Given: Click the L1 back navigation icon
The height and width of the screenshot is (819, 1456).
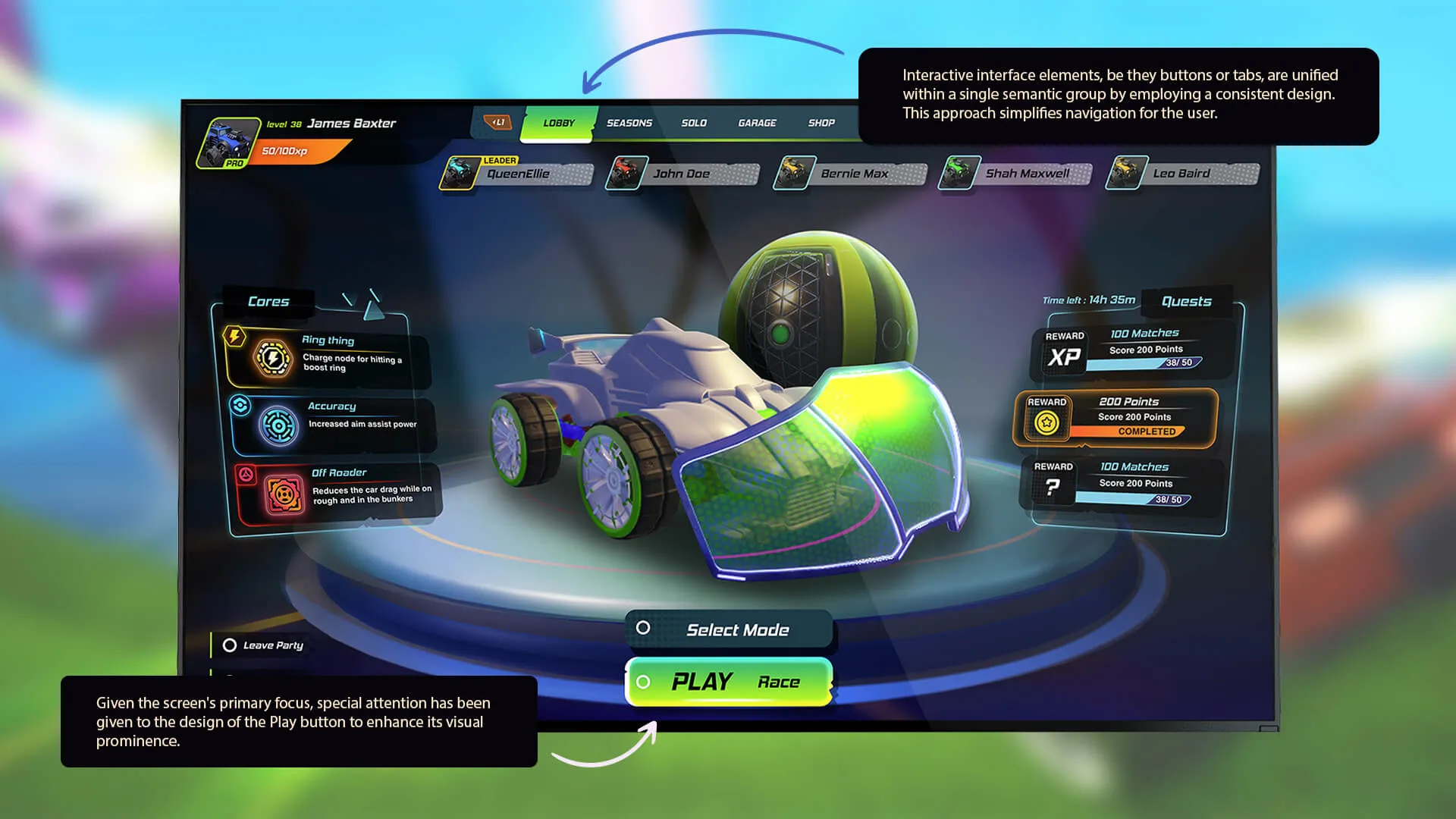Looking at the screenshot, I should click(x=497, y=121).
